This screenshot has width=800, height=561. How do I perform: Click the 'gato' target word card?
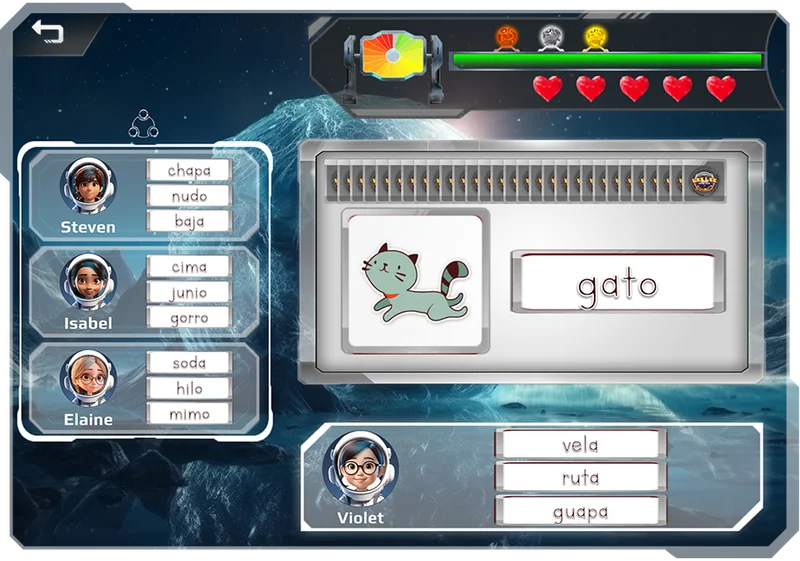617,284
